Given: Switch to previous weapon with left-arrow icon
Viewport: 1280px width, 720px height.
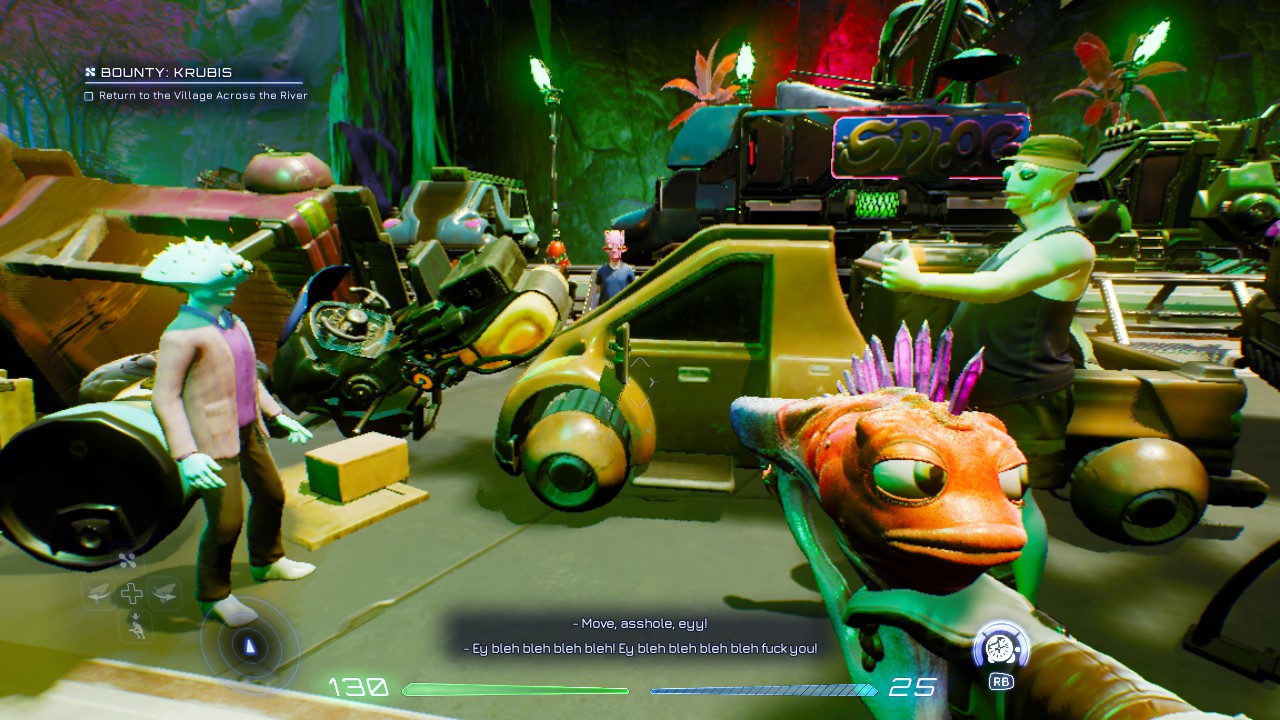Looking at the screenshot, I should click(99, 594).
